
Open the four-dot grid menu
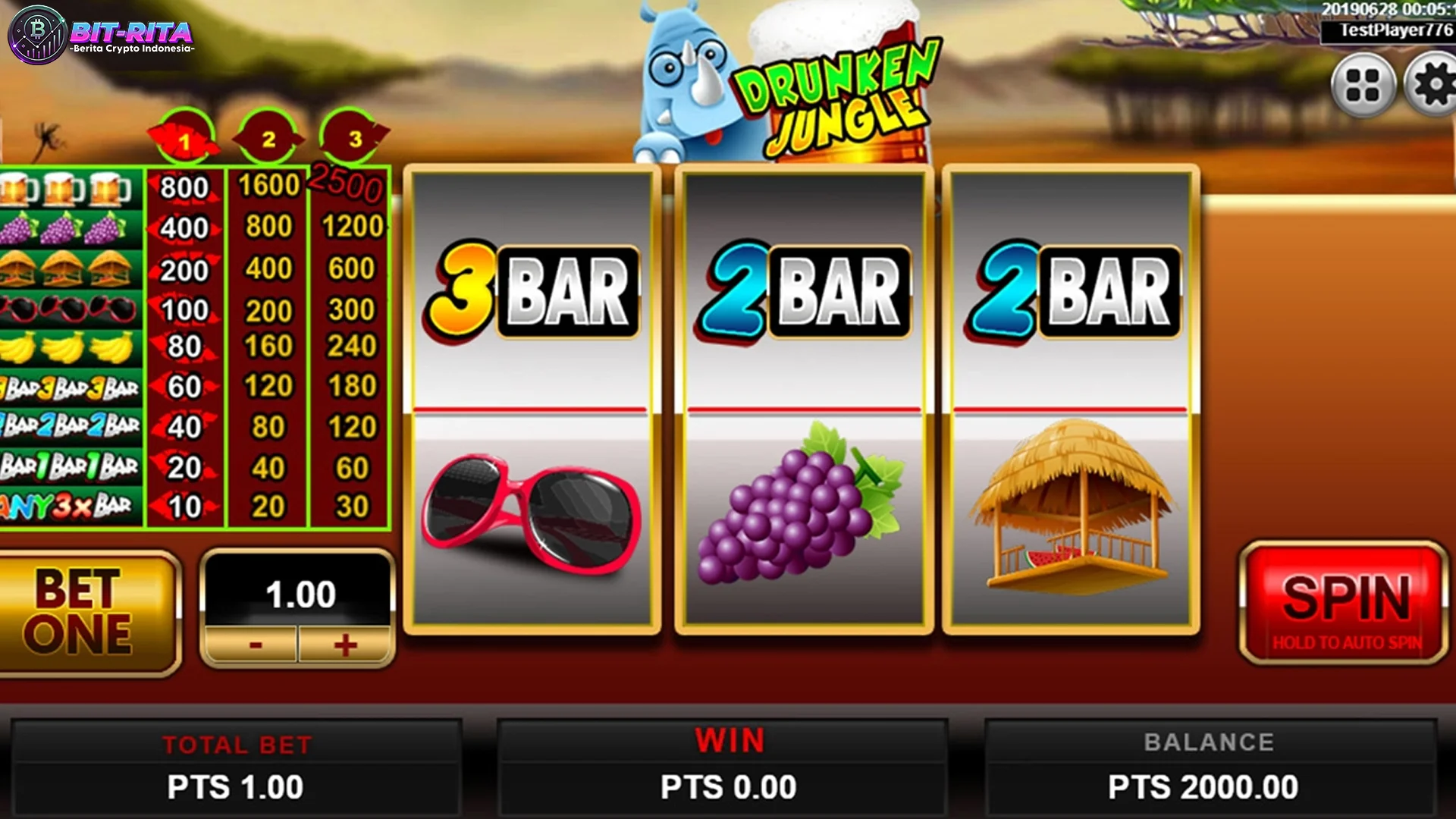(1362, 85)
